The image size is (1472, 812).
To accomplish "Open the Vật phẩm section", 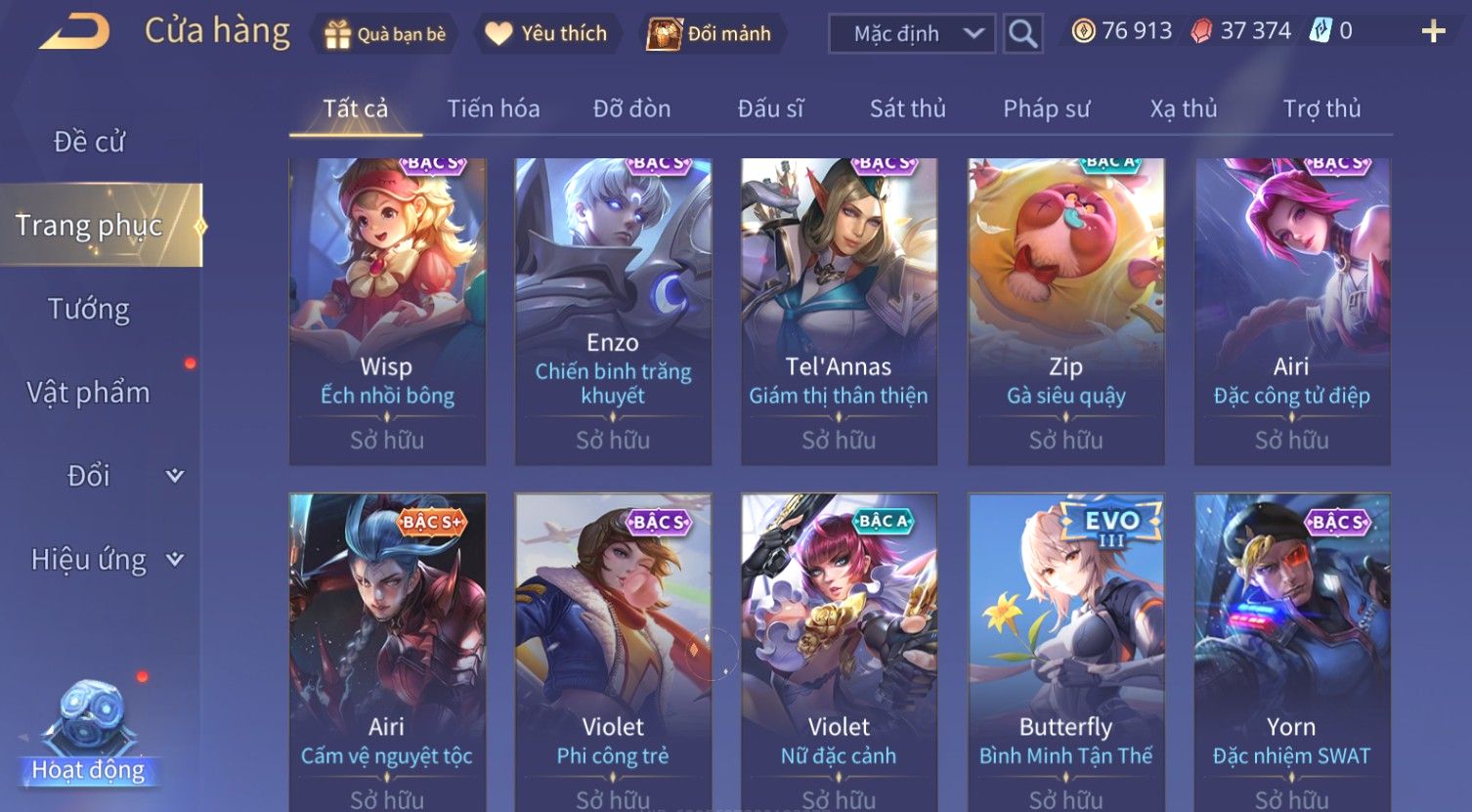I will (89, 393).
